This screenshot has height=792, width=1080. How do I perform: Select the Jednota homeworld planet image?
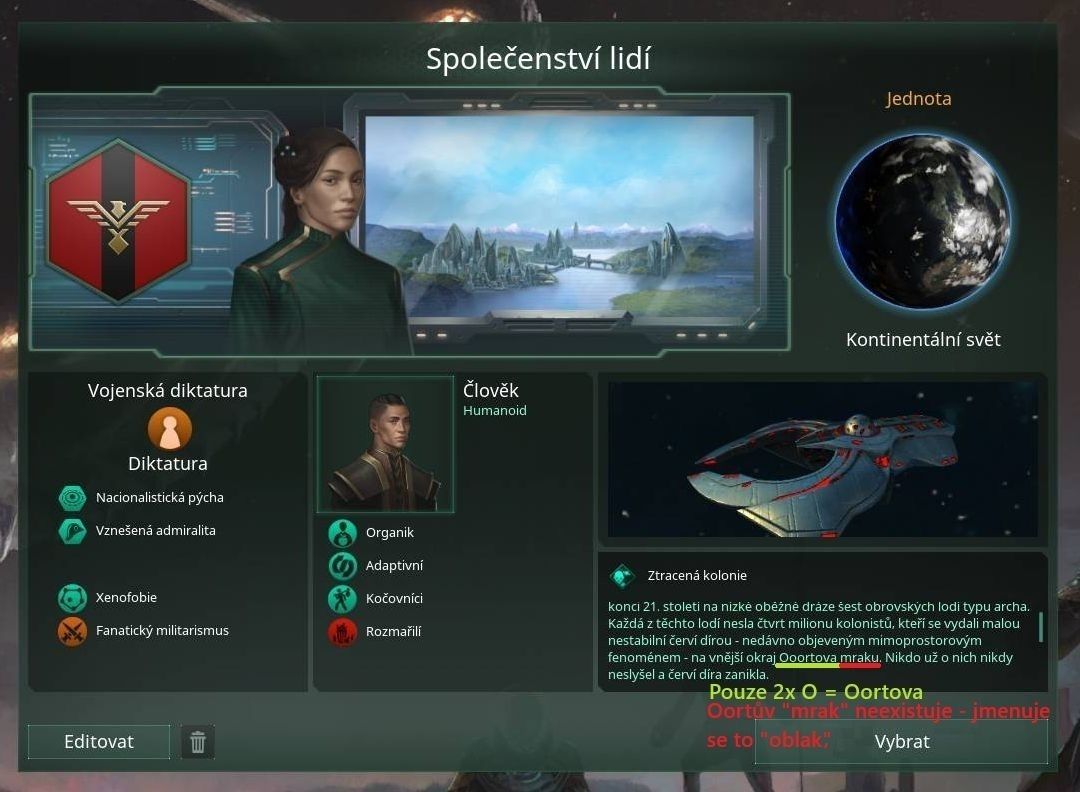click(x=922, y=221)
